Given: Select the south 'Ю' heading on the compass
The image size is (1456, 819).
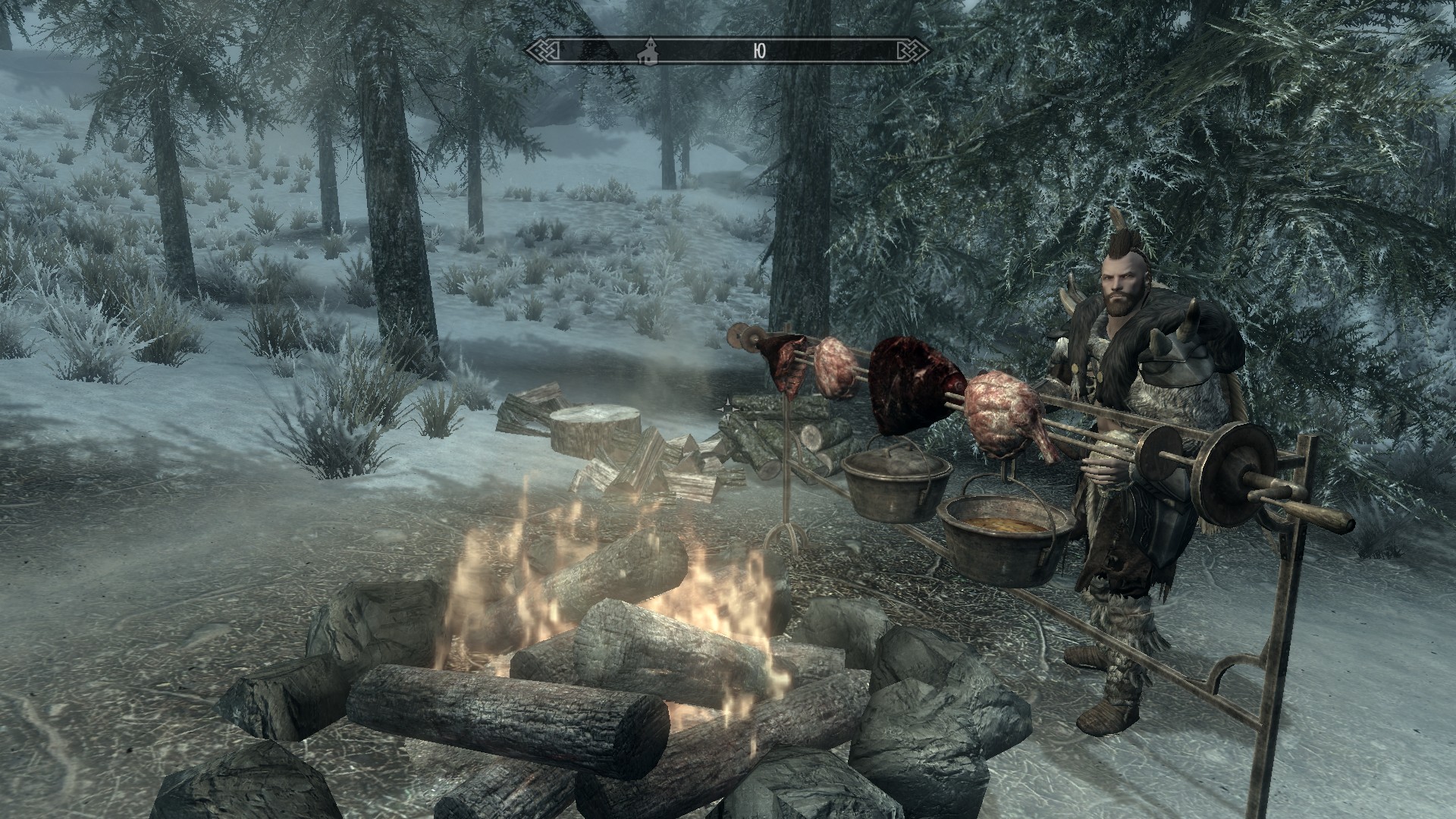Looking at the screenshot, I should click(x=760, y=51).
